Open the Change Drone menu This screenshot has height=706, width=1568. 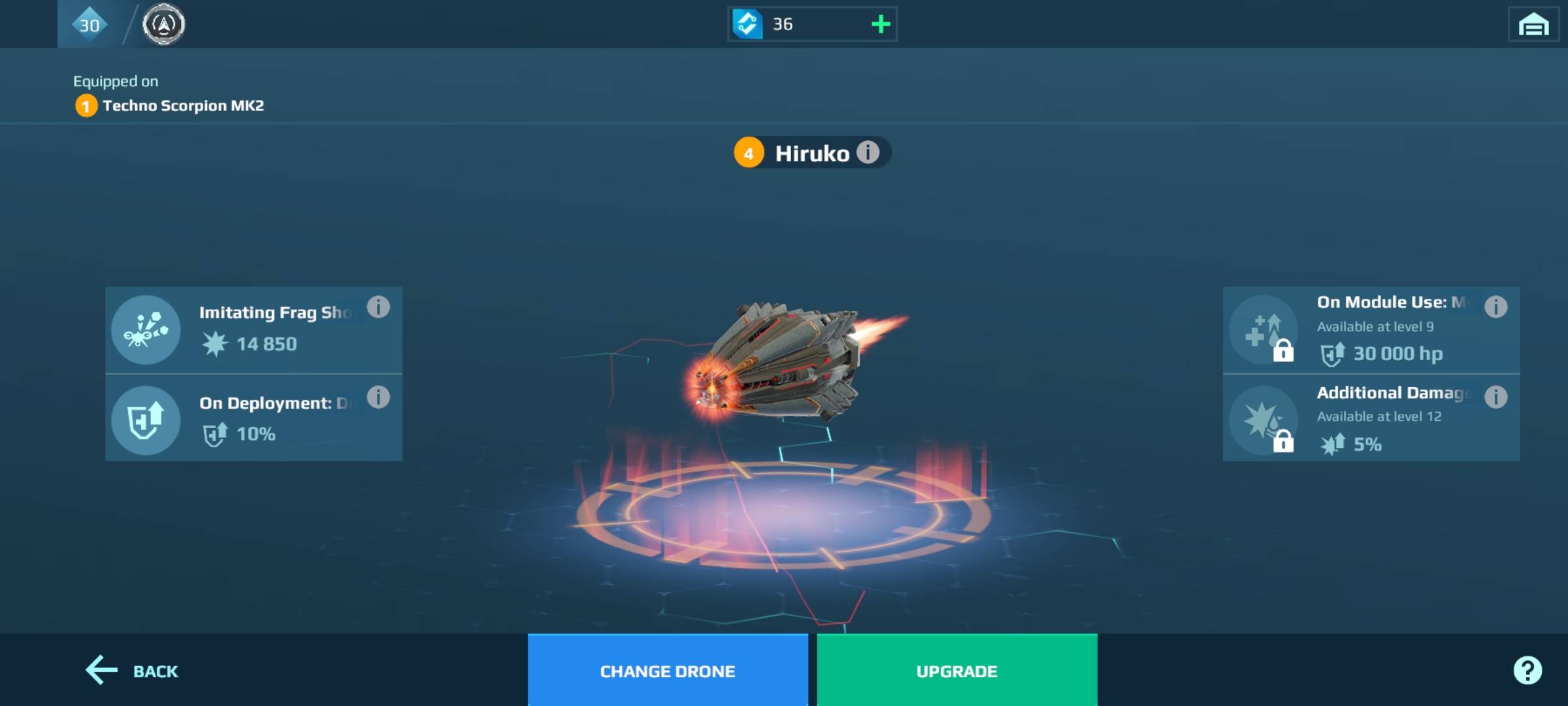tap(667, 671)
